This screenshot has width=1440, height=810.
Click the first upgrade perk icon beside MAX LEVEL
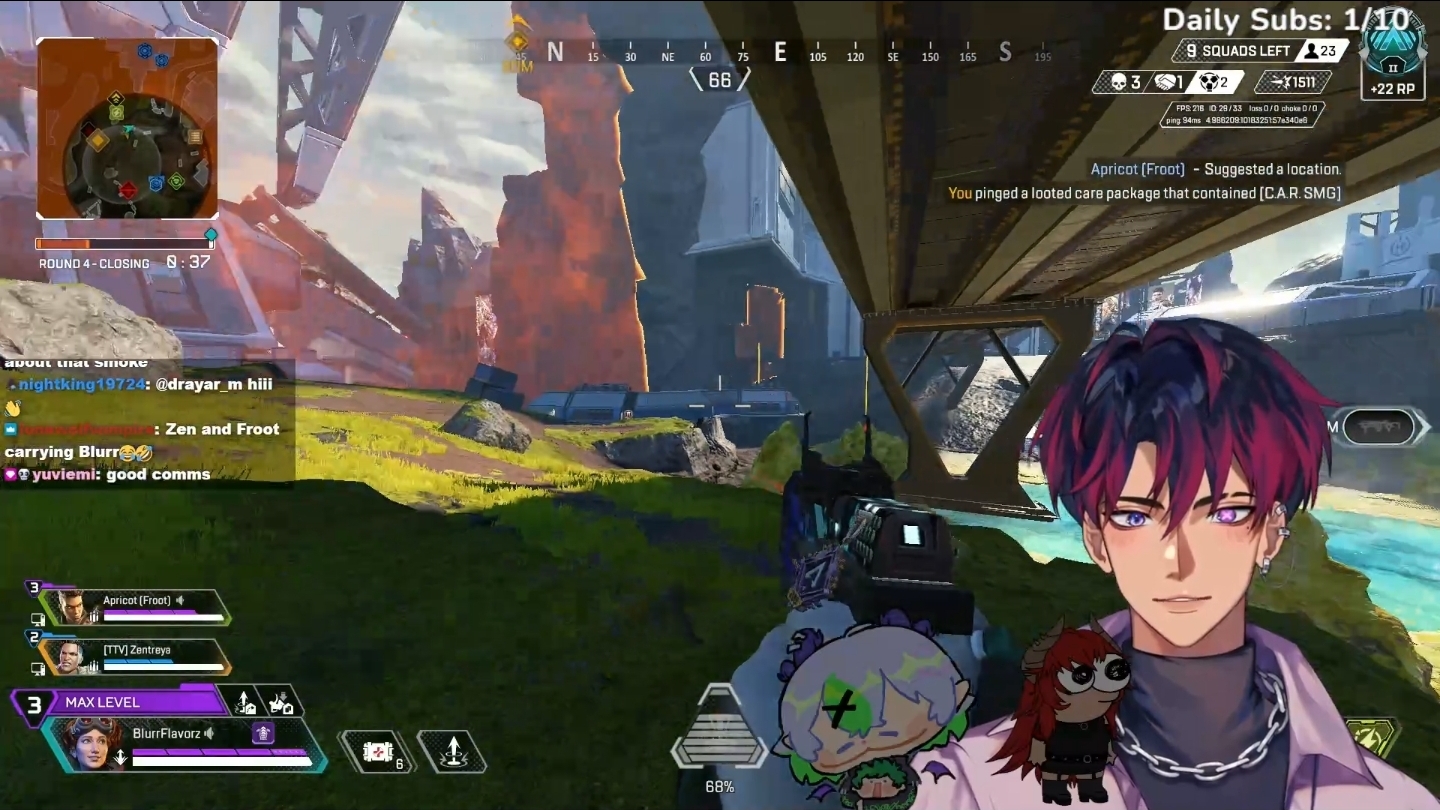click(x=246, y=703)
